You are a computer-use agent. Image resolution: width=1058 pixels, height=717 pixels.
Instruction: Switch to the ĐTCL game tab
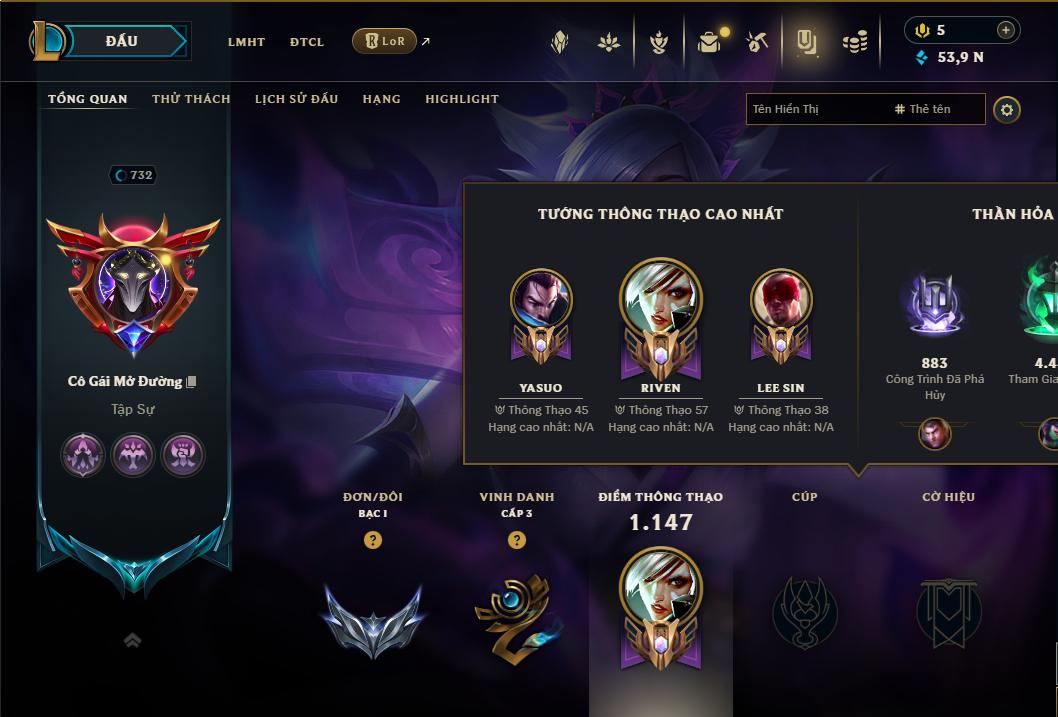point(307,42)
